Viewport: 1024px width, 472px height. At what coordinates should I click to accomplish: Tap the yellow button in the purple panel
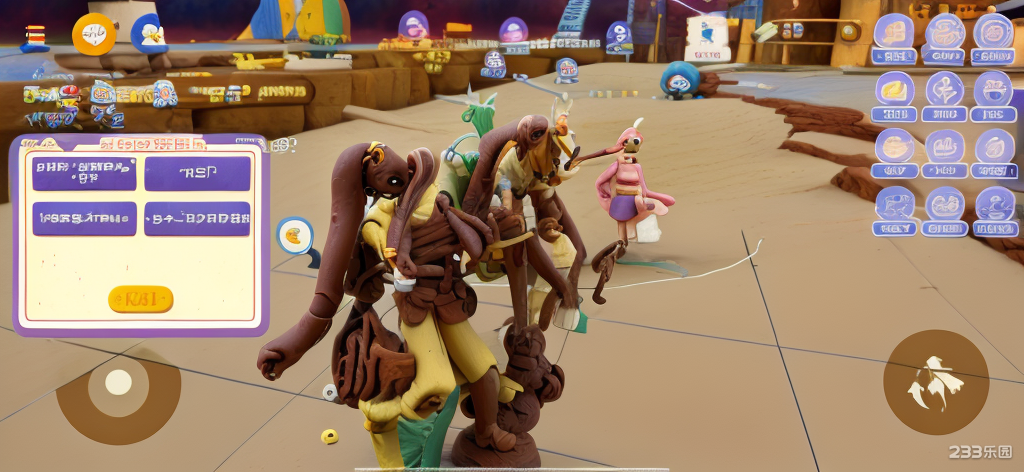click(140, 299)
